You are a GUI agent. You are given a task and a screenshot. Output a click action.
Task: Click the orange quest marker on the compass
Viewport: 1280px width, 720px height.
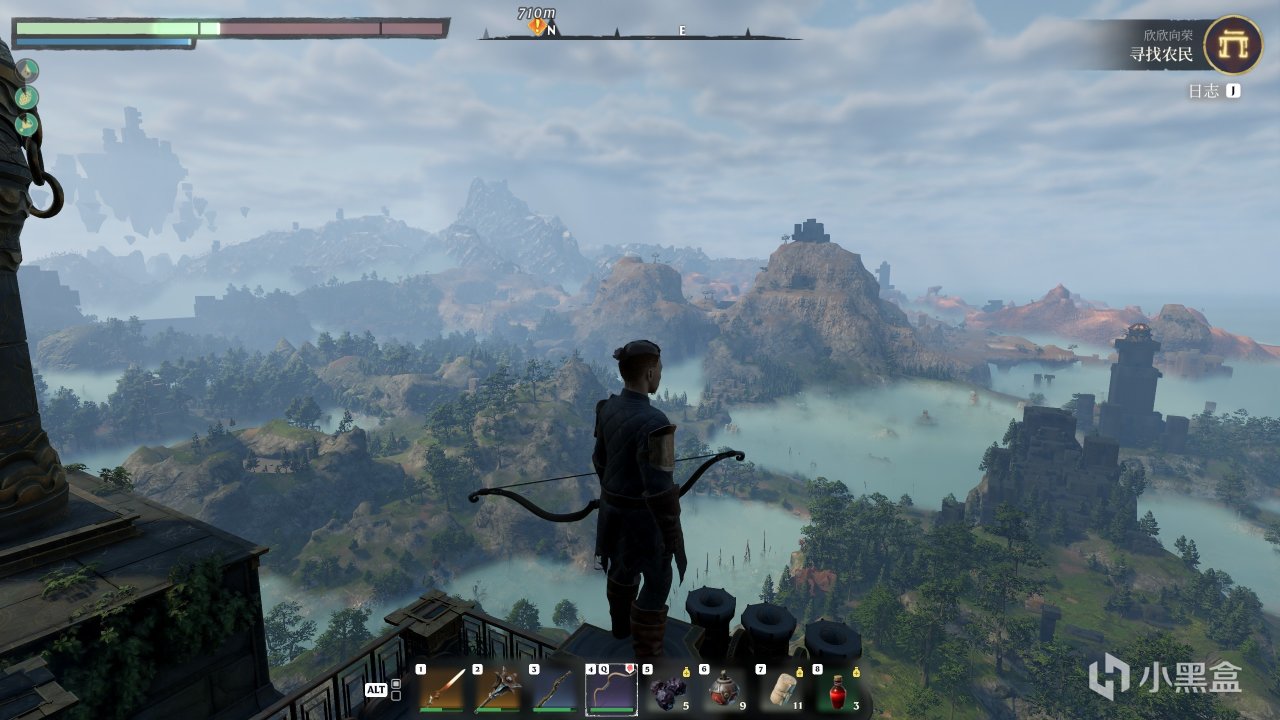coord(539,27)
